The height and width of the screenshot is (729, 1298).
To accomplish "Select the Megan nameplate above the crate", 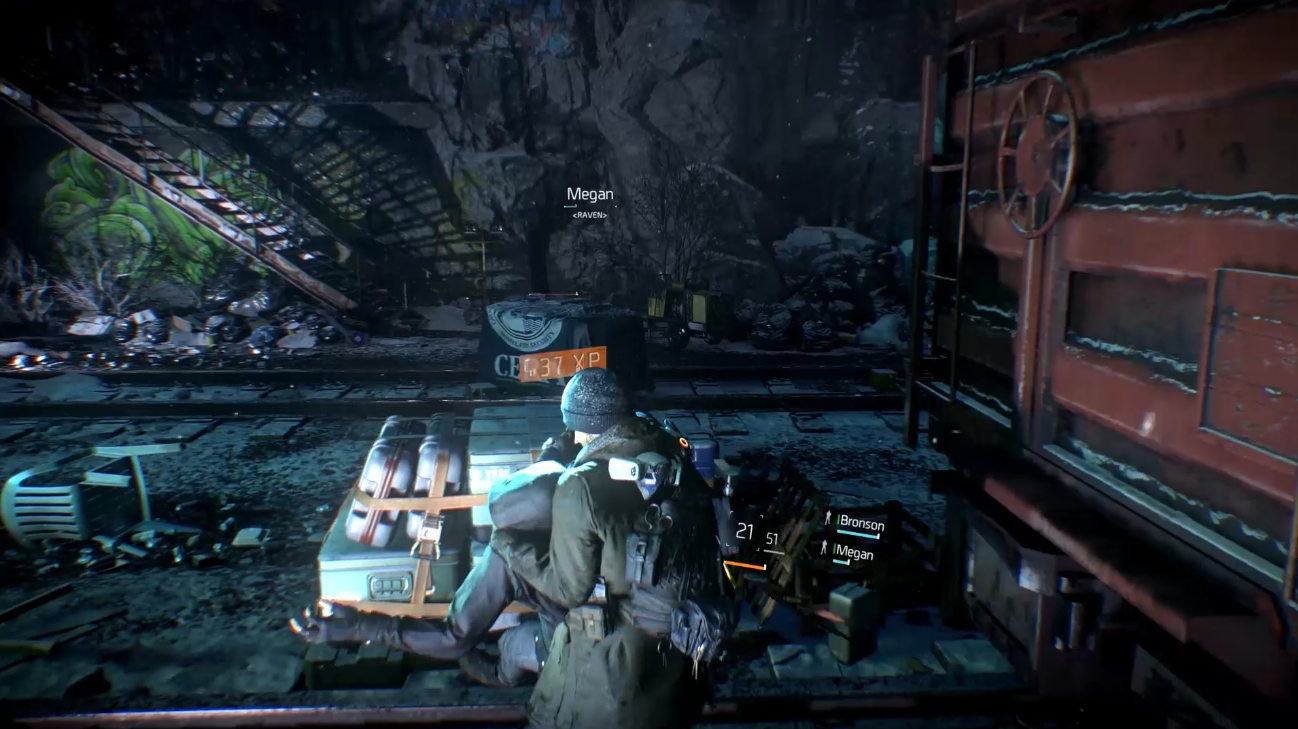I will [x=589, y=193].
